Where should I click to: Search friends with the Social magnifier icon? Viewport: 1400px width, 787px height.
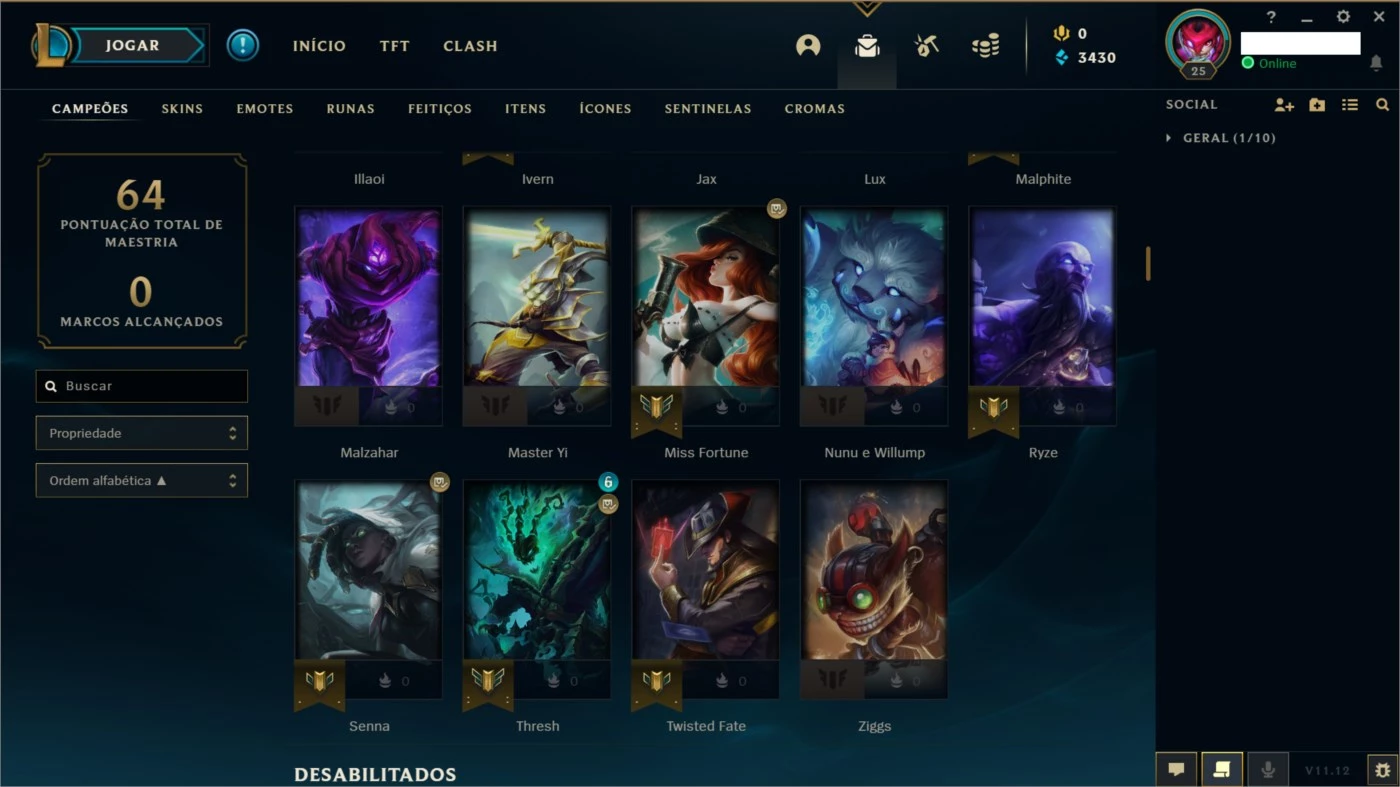[1383, 104]
